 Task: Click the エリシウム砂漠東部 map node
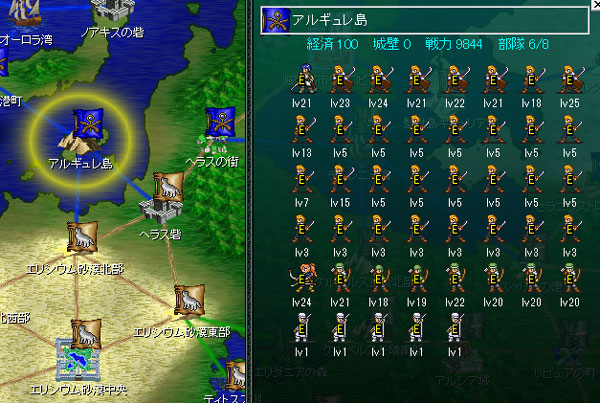pos(187,301)
